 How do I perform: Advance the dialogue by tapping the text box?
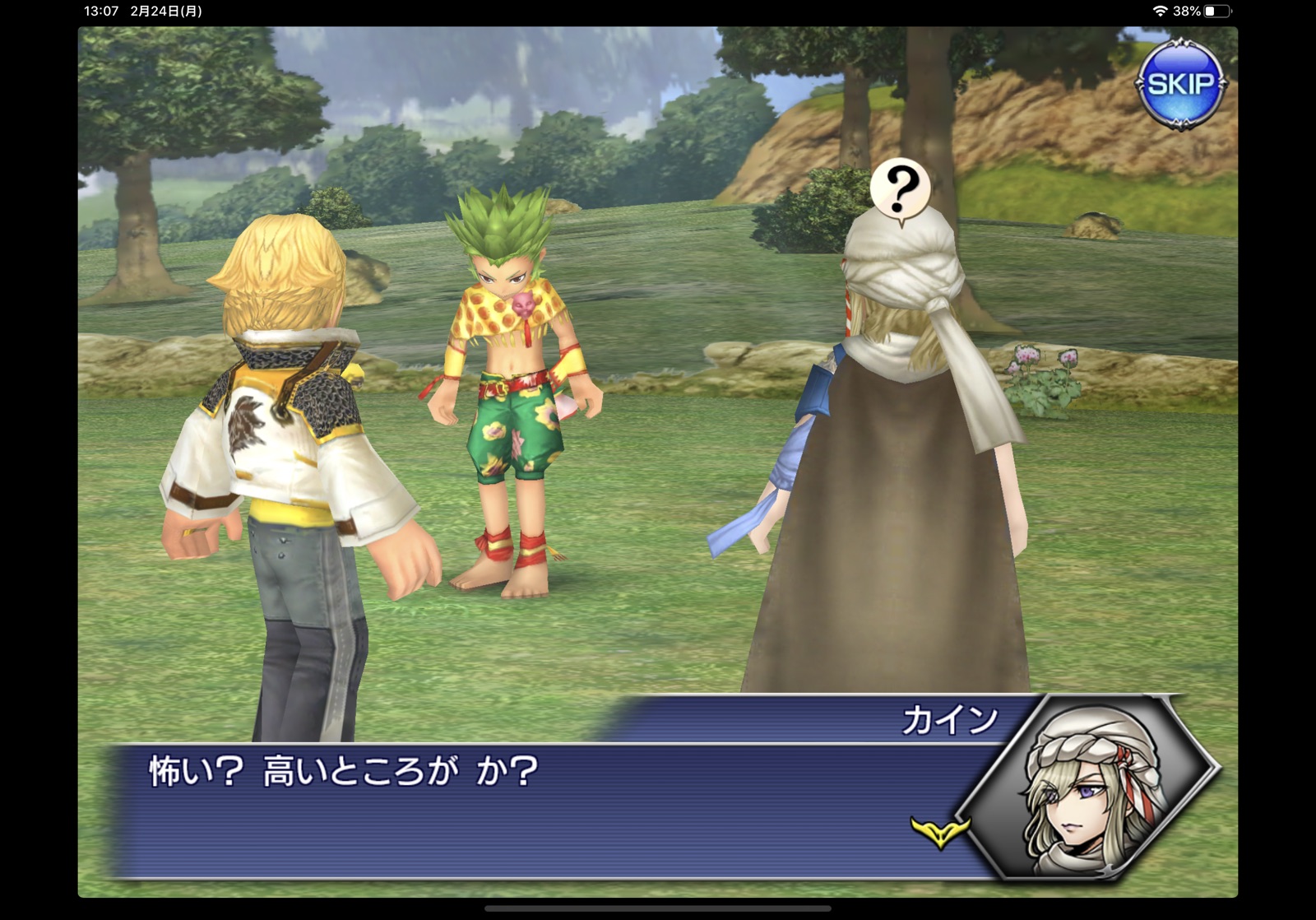[x=526, y=811]
